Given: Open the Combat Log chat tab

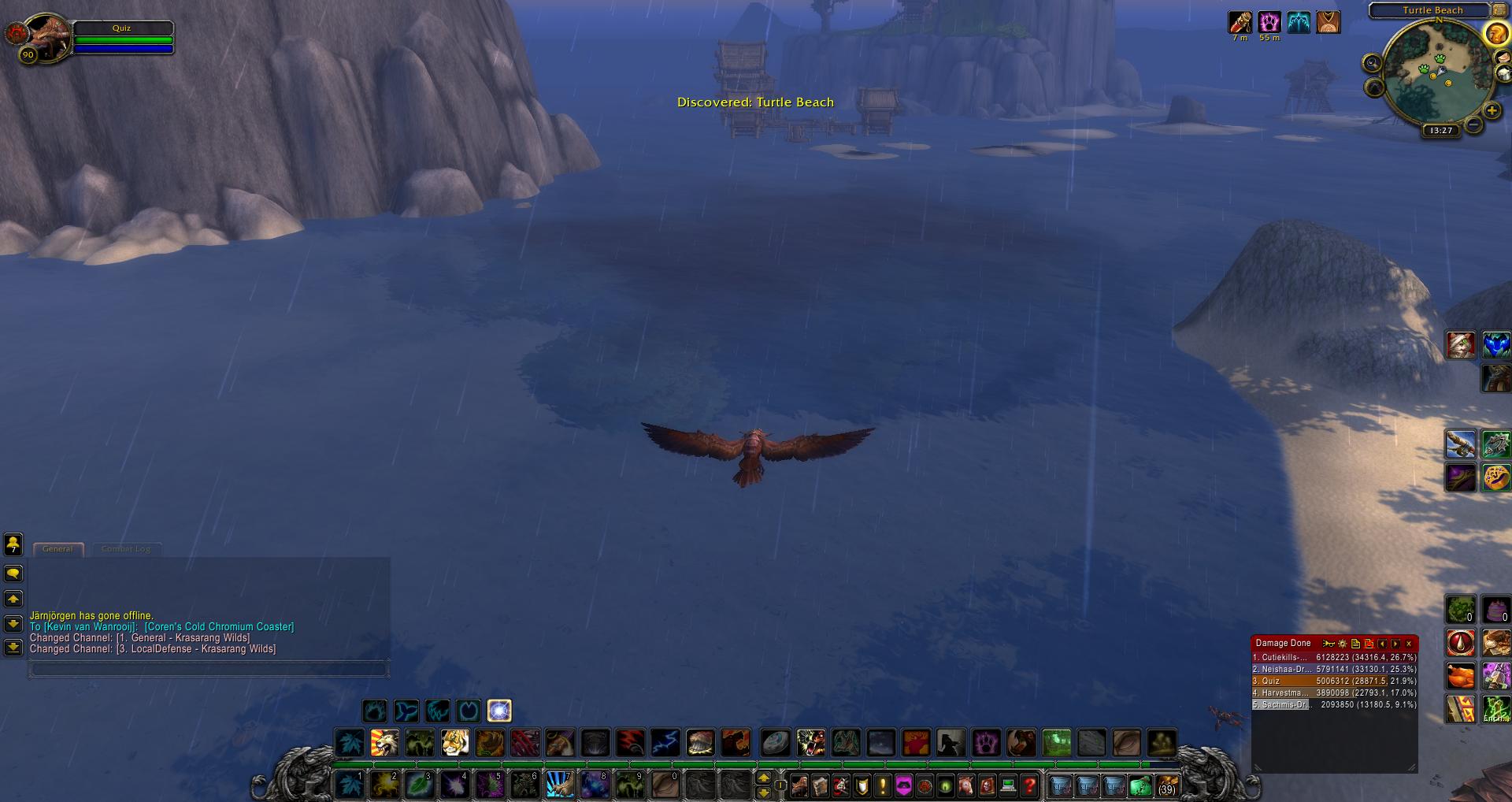Looking at the screenshot, I should coord(126,548).
